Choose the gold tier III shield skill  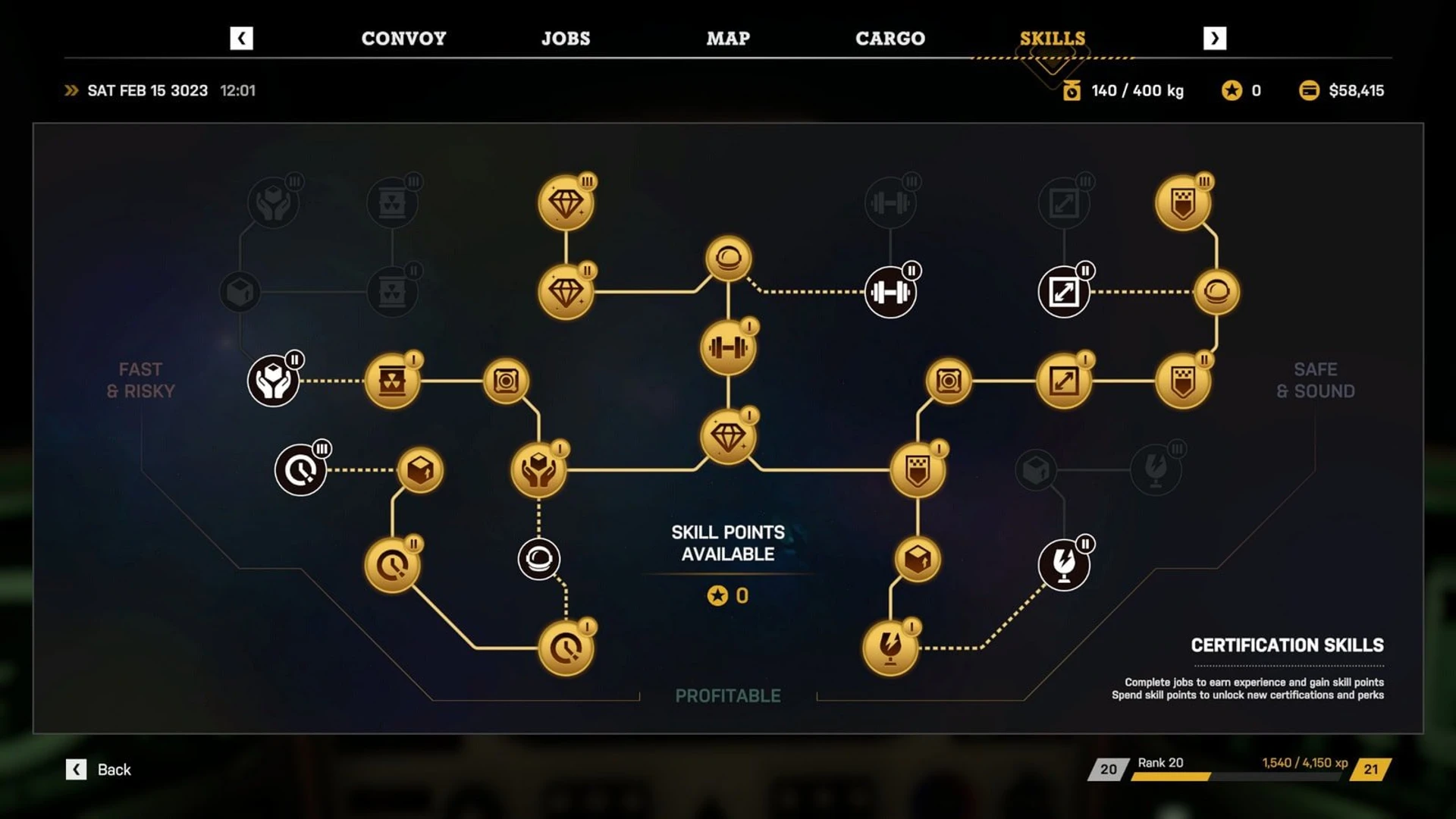(1183, 203)
